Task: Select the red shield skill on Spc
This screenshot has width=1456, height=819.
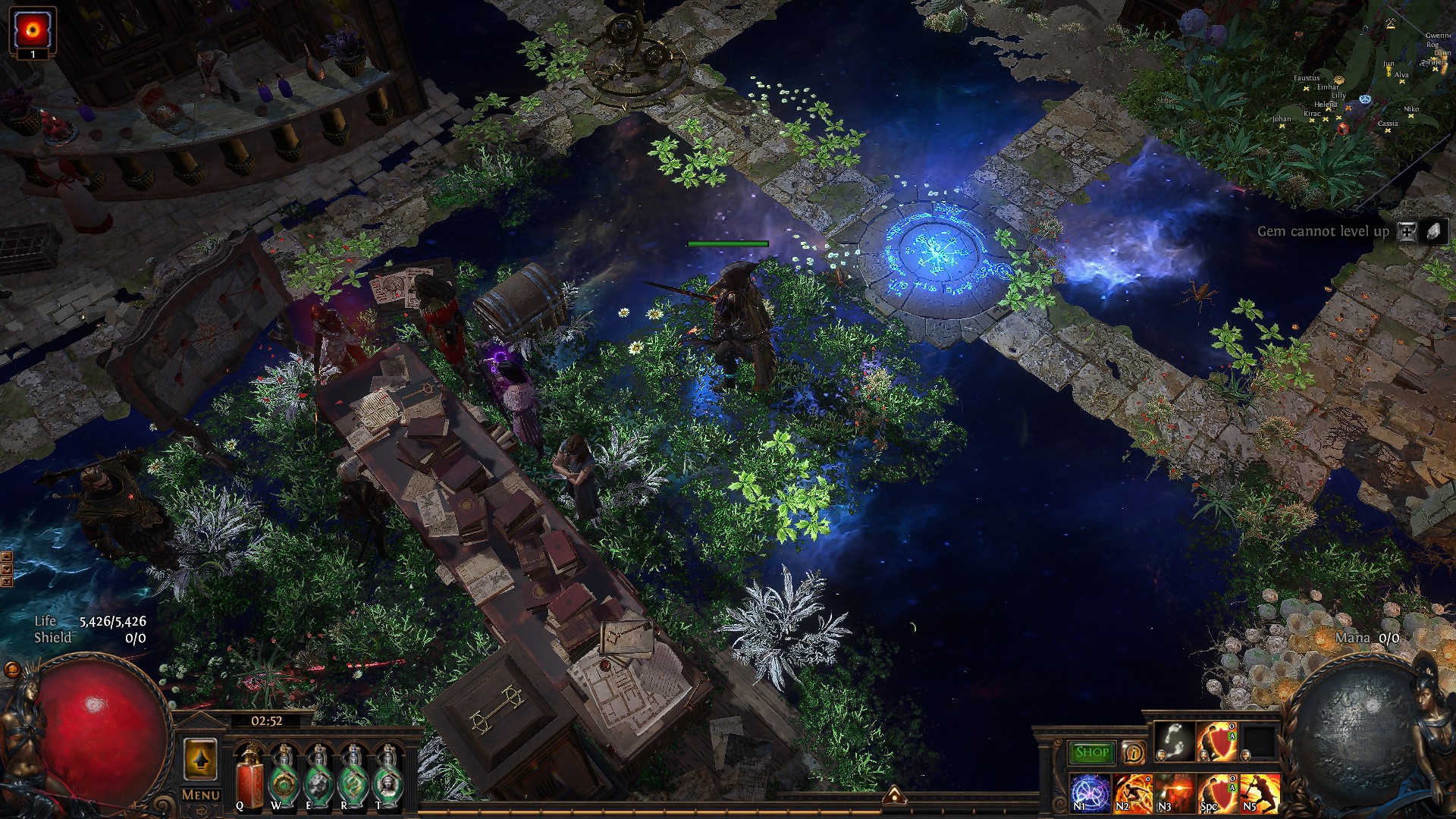Action: (1217, 793)
